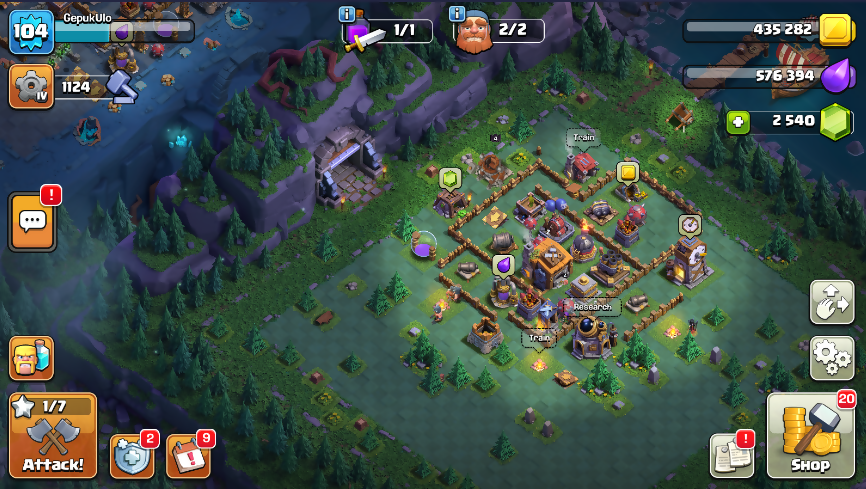Viewport: 866px width, 489px height.
Task: Tap the Attack! button with crossed axes
Action: 53,435
